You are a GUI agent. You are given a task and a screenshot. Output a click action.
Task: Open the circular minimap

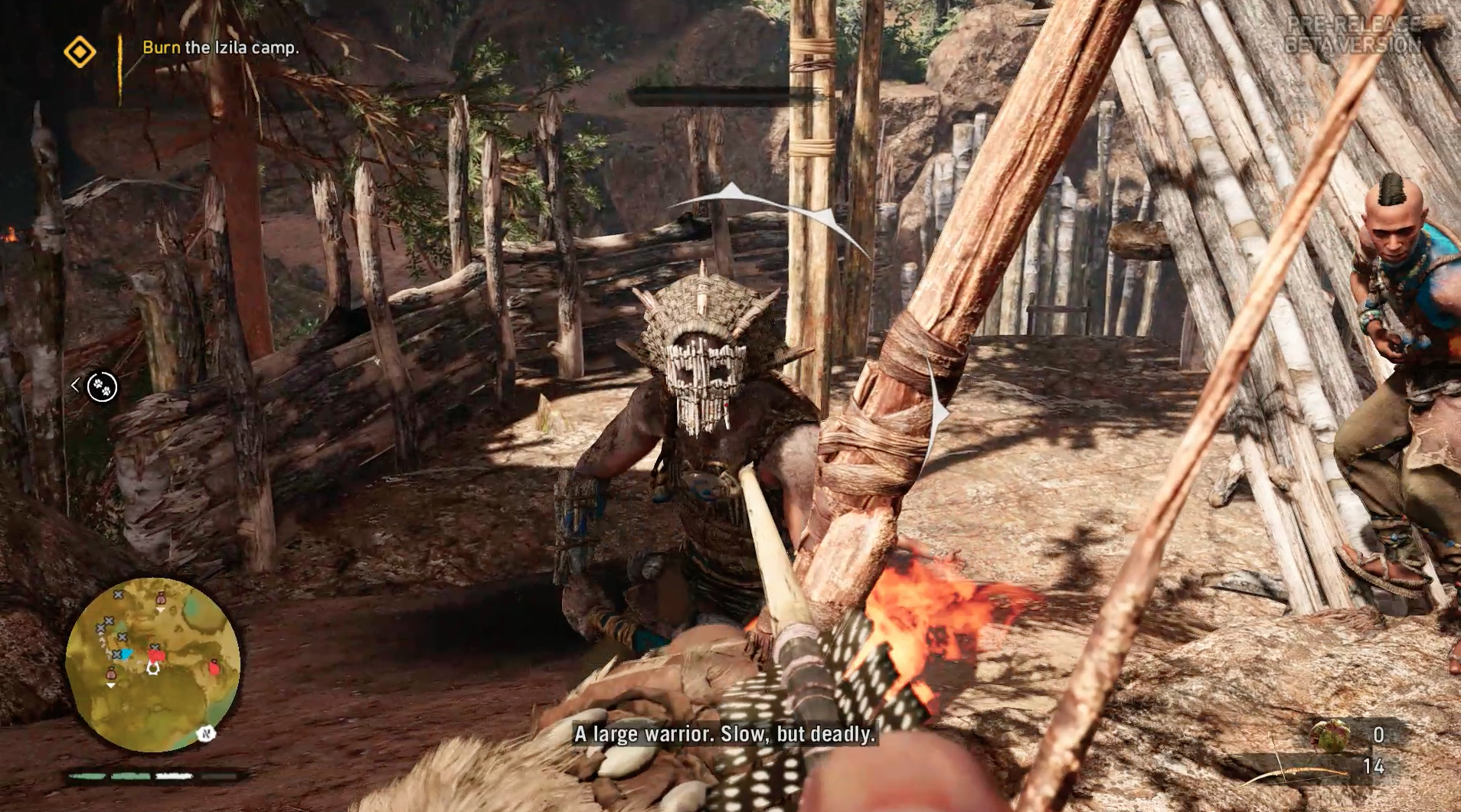(x=152, y=664)
